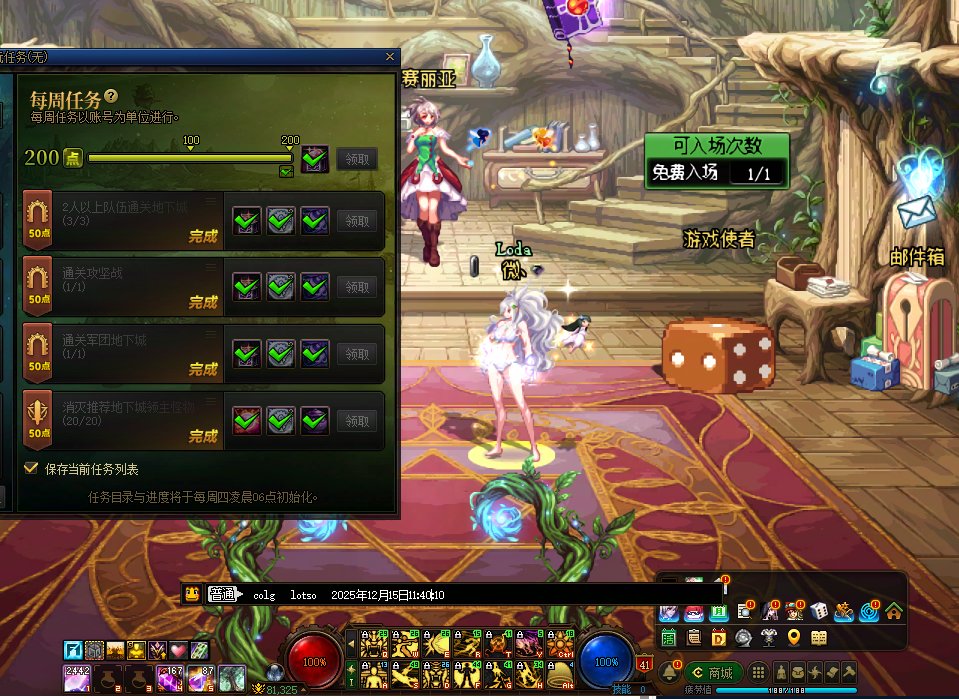This screenshot has width=959, height=699.
Task: Claim the 200-point weekly reward with 领取
Action: [357, 158]
